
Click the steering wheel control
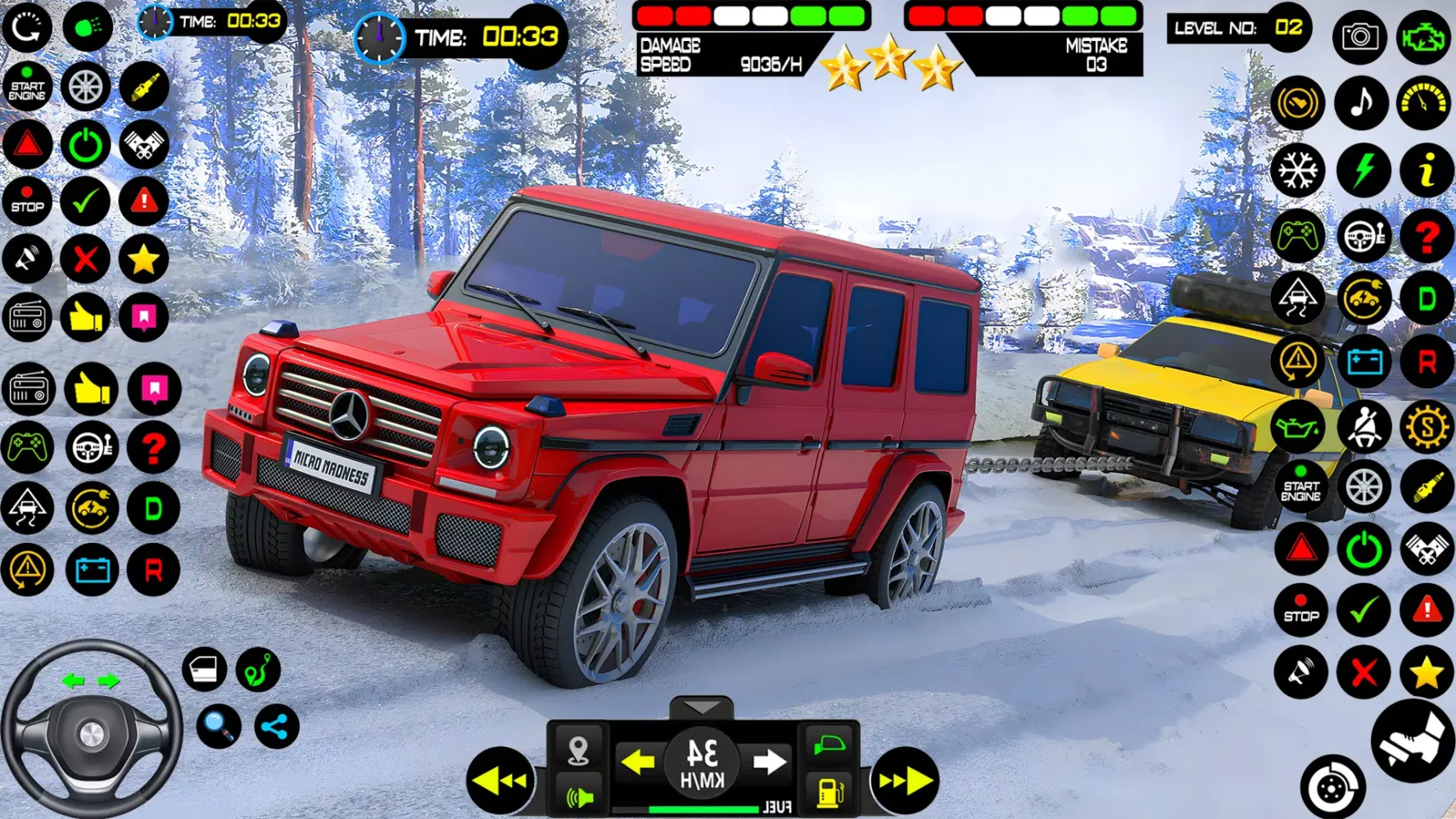(x=91, y=731)
